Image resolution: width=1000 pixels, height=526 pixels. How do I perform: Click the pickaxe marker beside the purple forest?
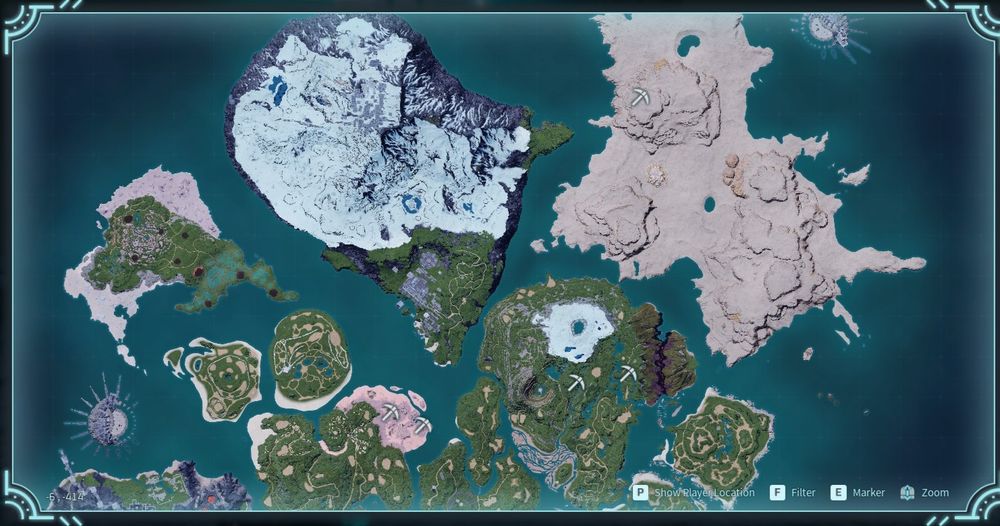(627, 373)
